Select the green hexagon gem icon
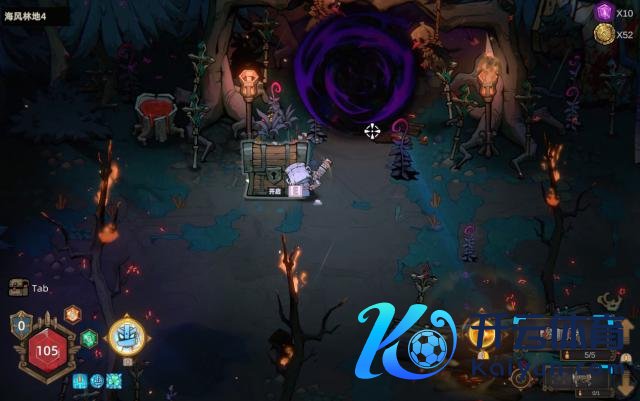640x401 pixels. (x=89, y=338)
